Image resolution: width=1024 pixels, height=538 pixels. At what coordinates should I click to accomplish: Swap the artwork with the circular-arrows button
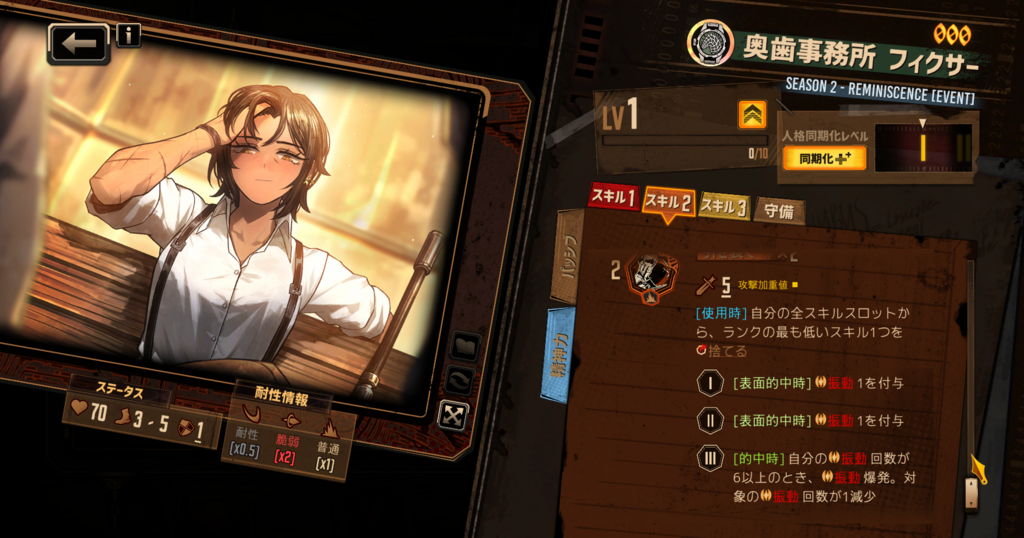[x=462, y=380]
